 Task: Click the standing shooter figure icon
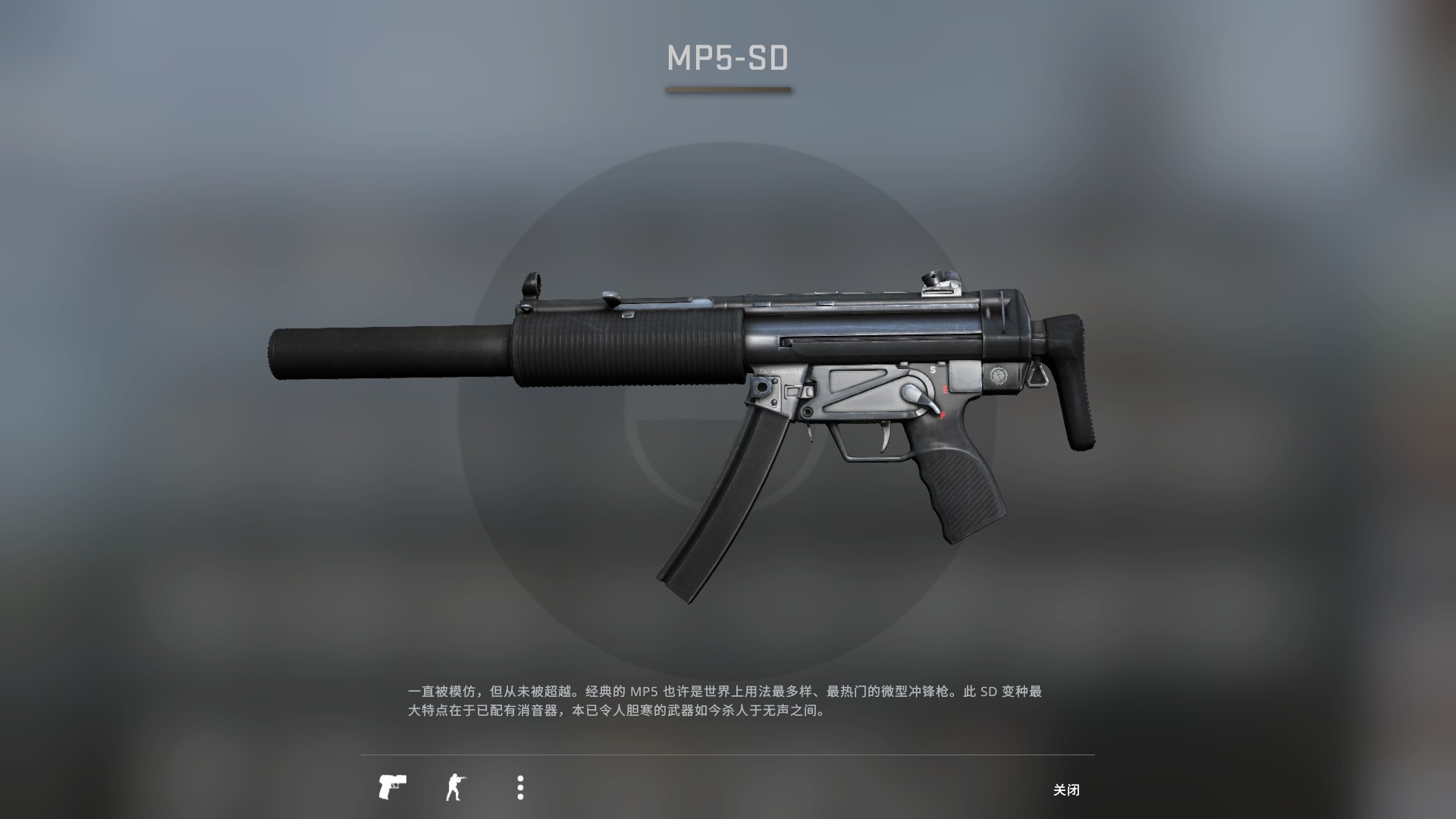click(x=456, y=786)
